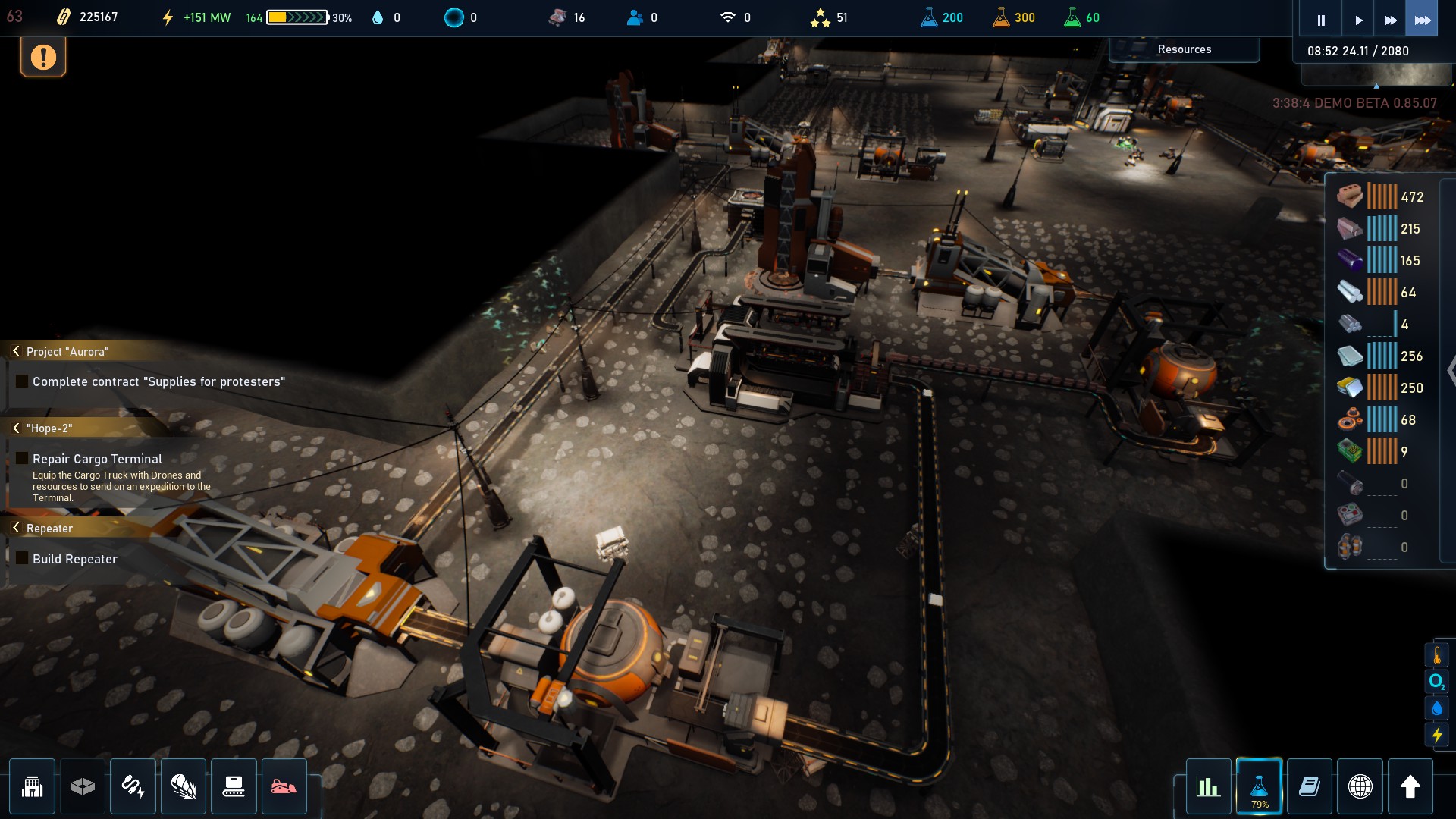Switch to triple fast-forward speed

[x=1423, y=20]
